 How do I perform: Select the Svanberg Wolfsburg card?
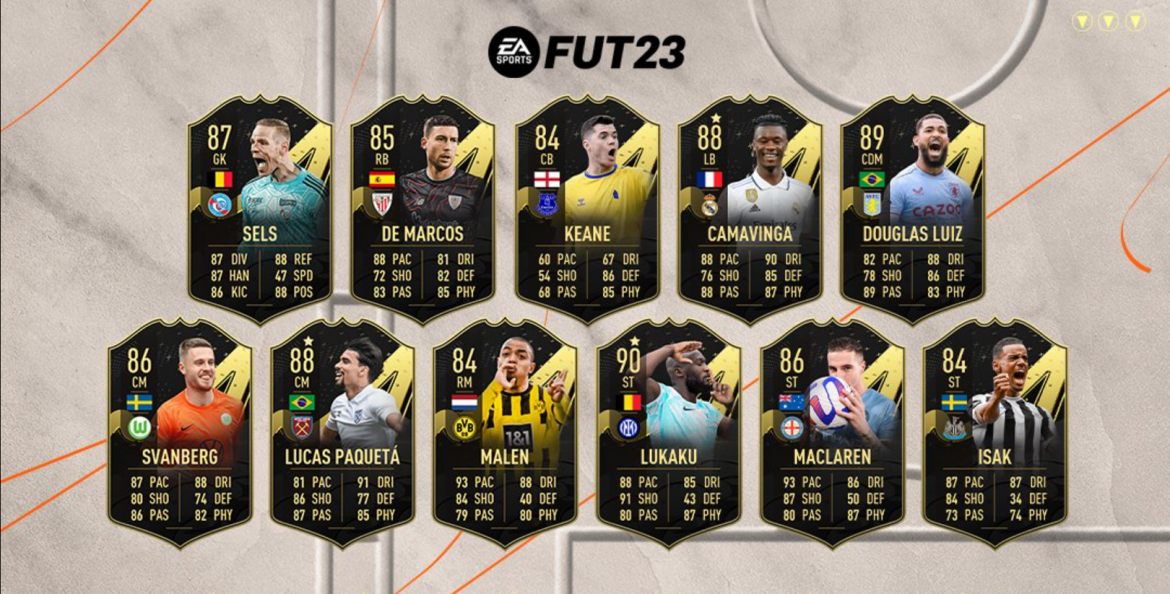click(x=180, y=433)
